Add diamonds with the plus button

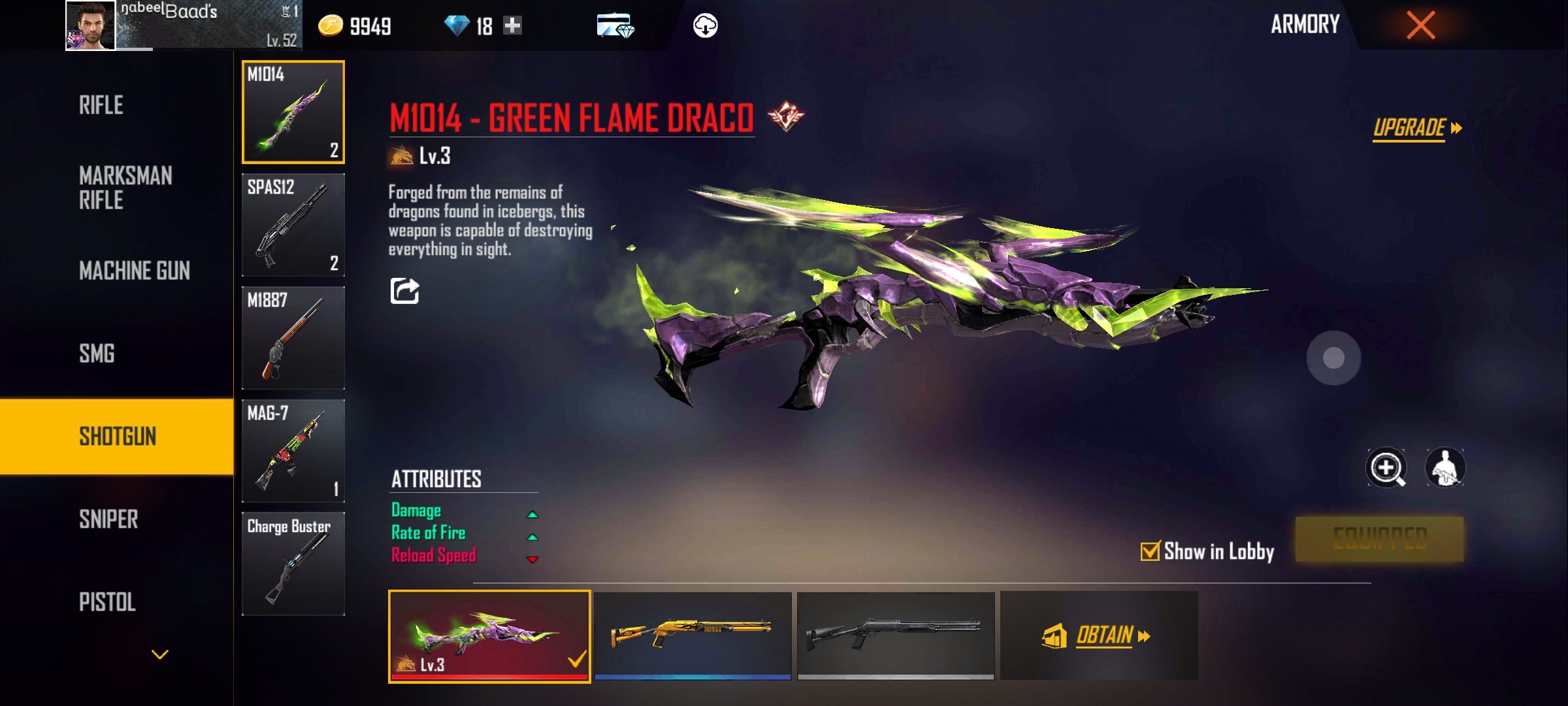pyautogui.click(x=513, y=26)
